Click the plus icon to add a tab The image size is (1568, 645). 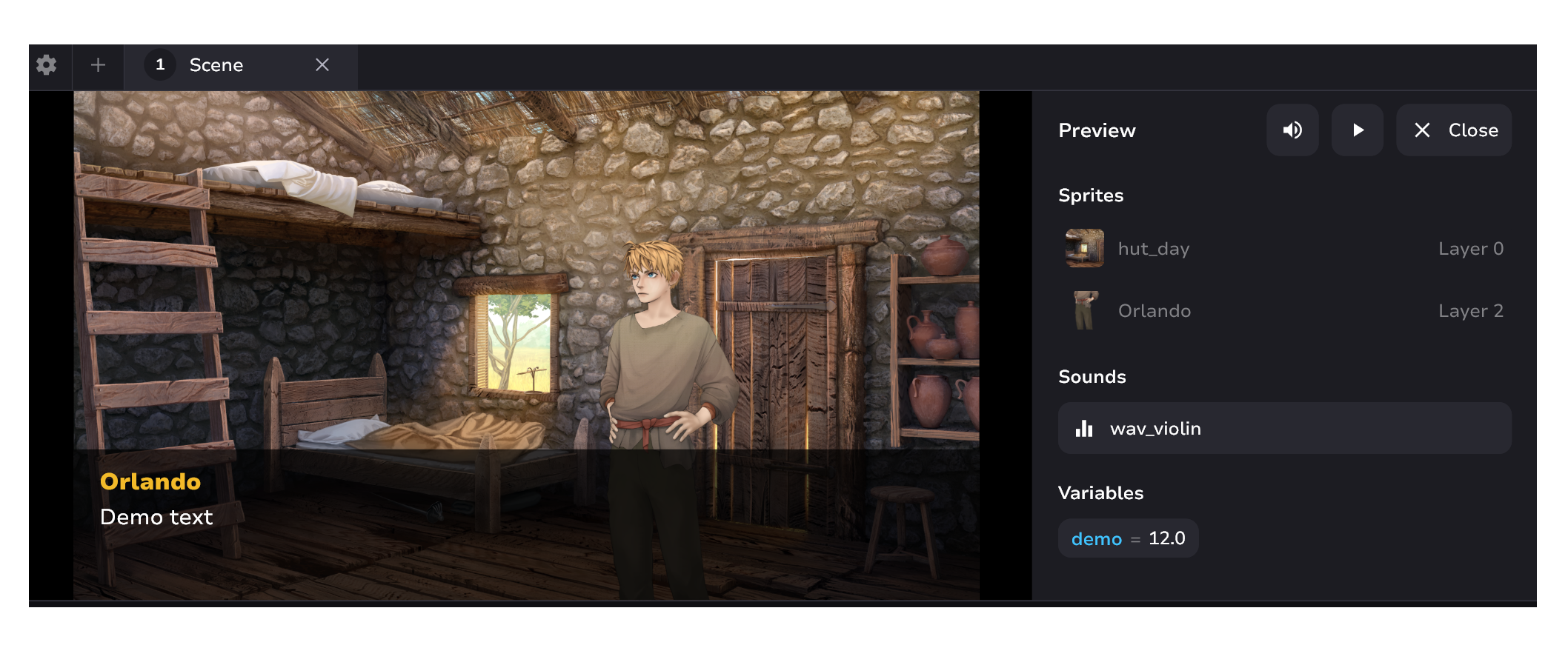coord(97,65)
